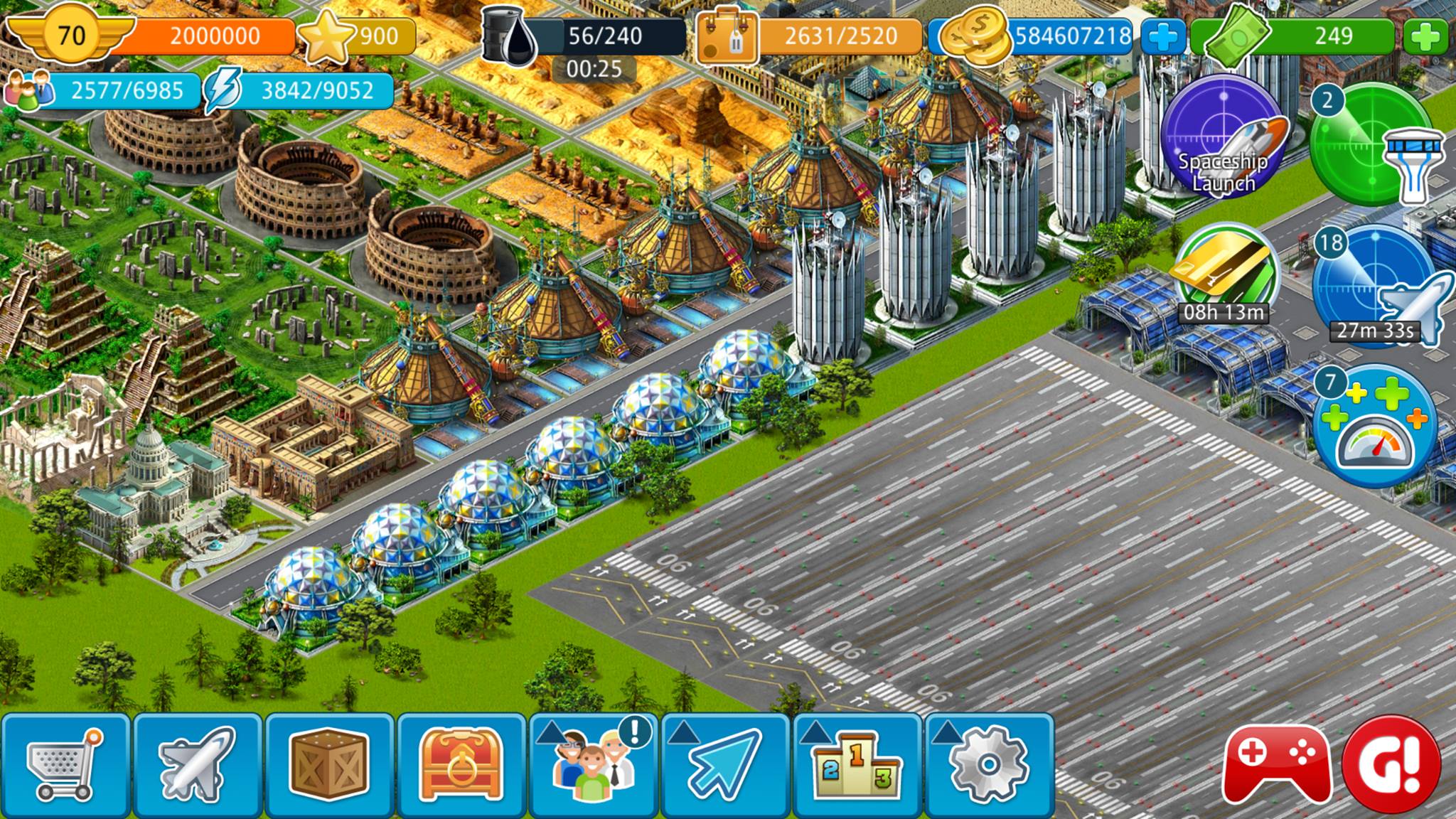Open the speedometer bonuses button
The height and width of the screenshot is (819, 1456).
1374,425
